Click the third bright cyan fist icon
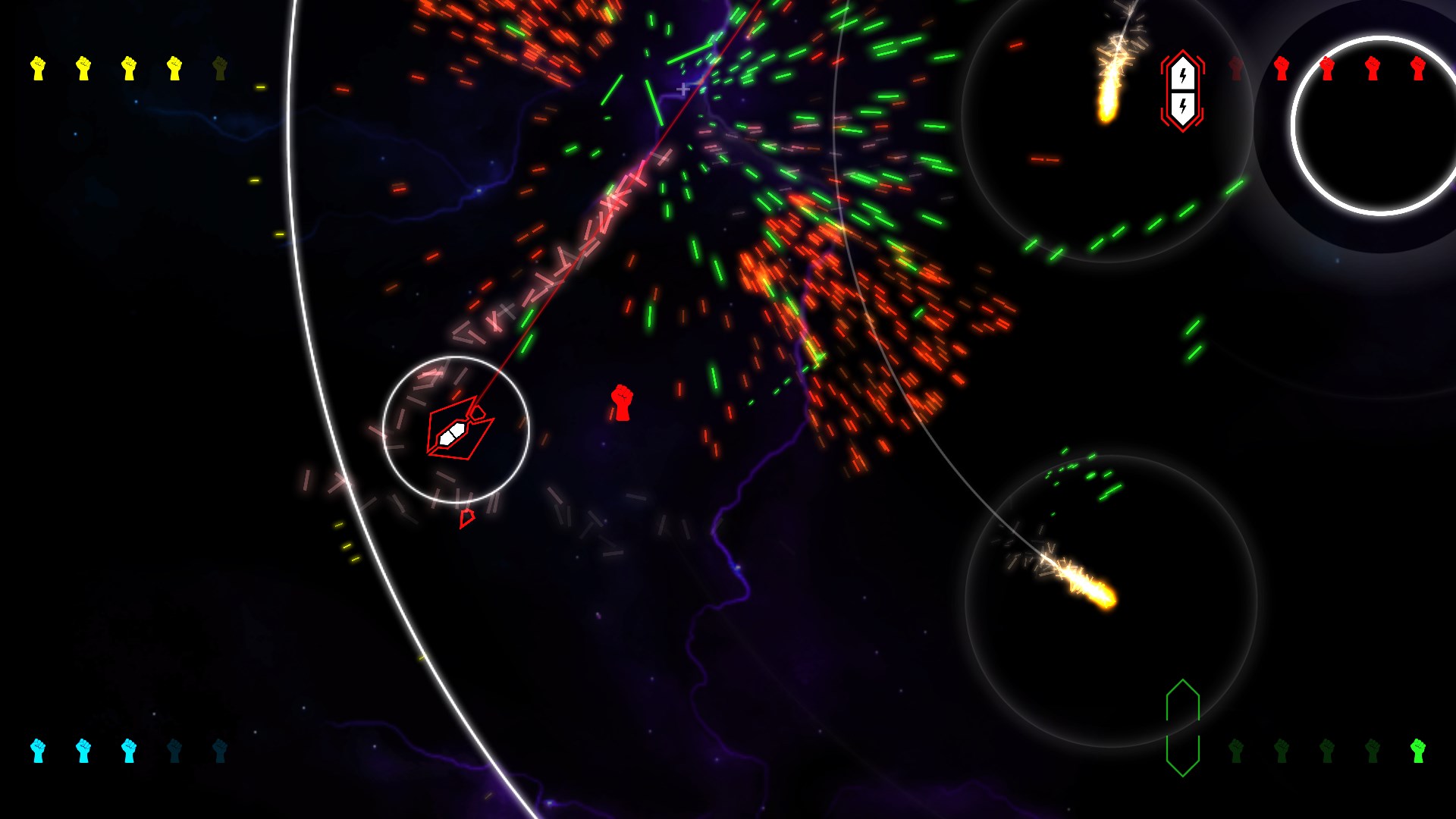 129,752
